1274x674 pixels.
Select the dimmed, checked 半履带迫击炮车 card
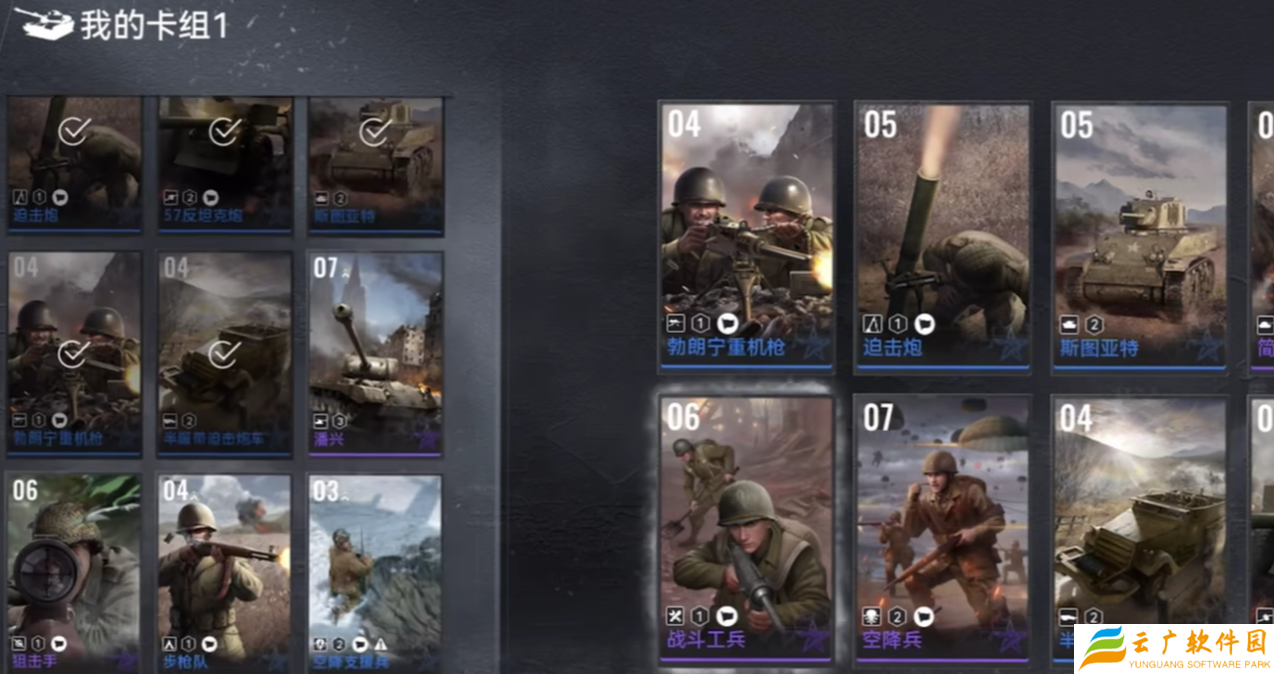224,353
